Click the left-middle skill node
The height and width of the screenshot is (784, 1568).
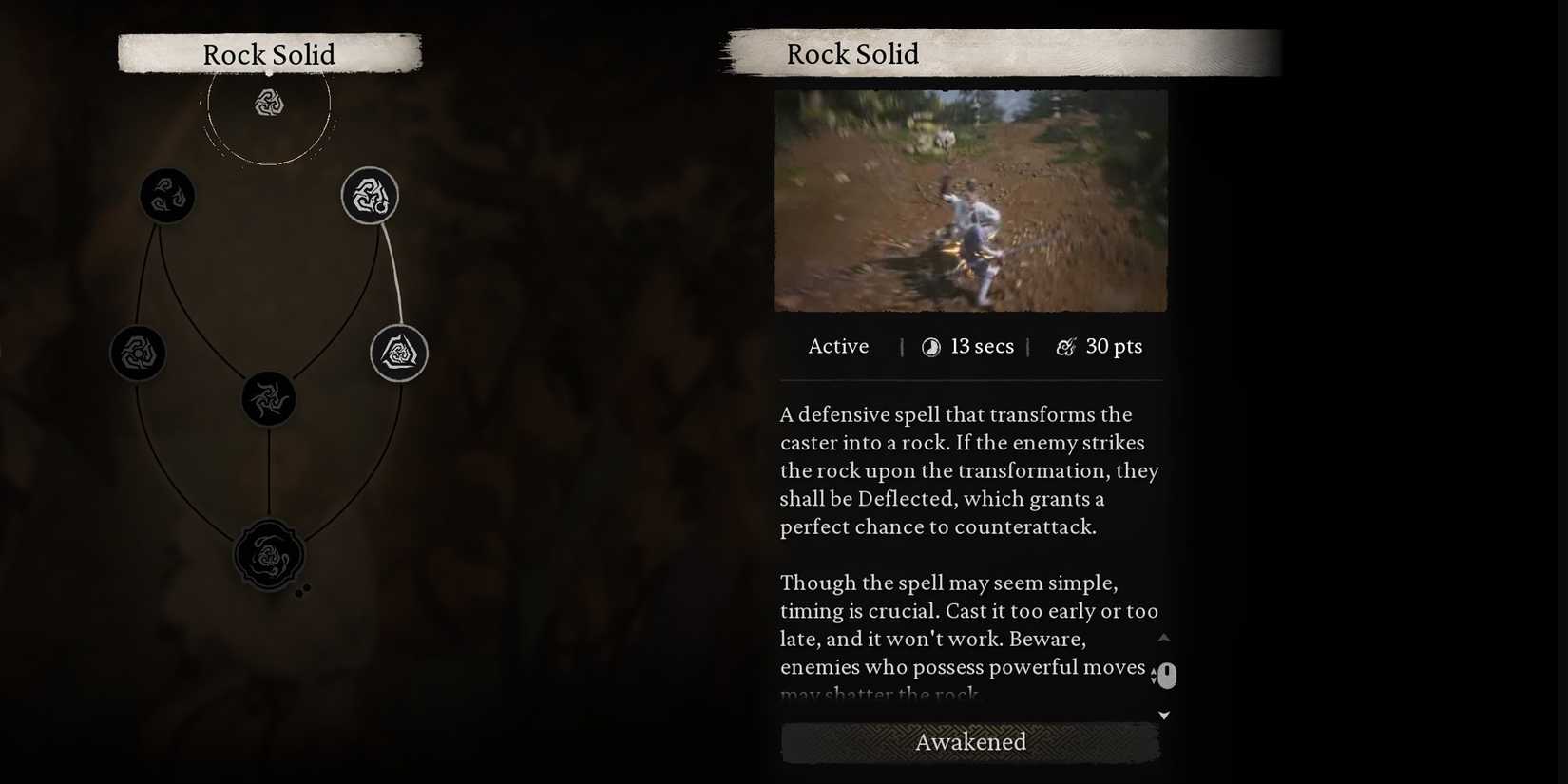[138, 352]
